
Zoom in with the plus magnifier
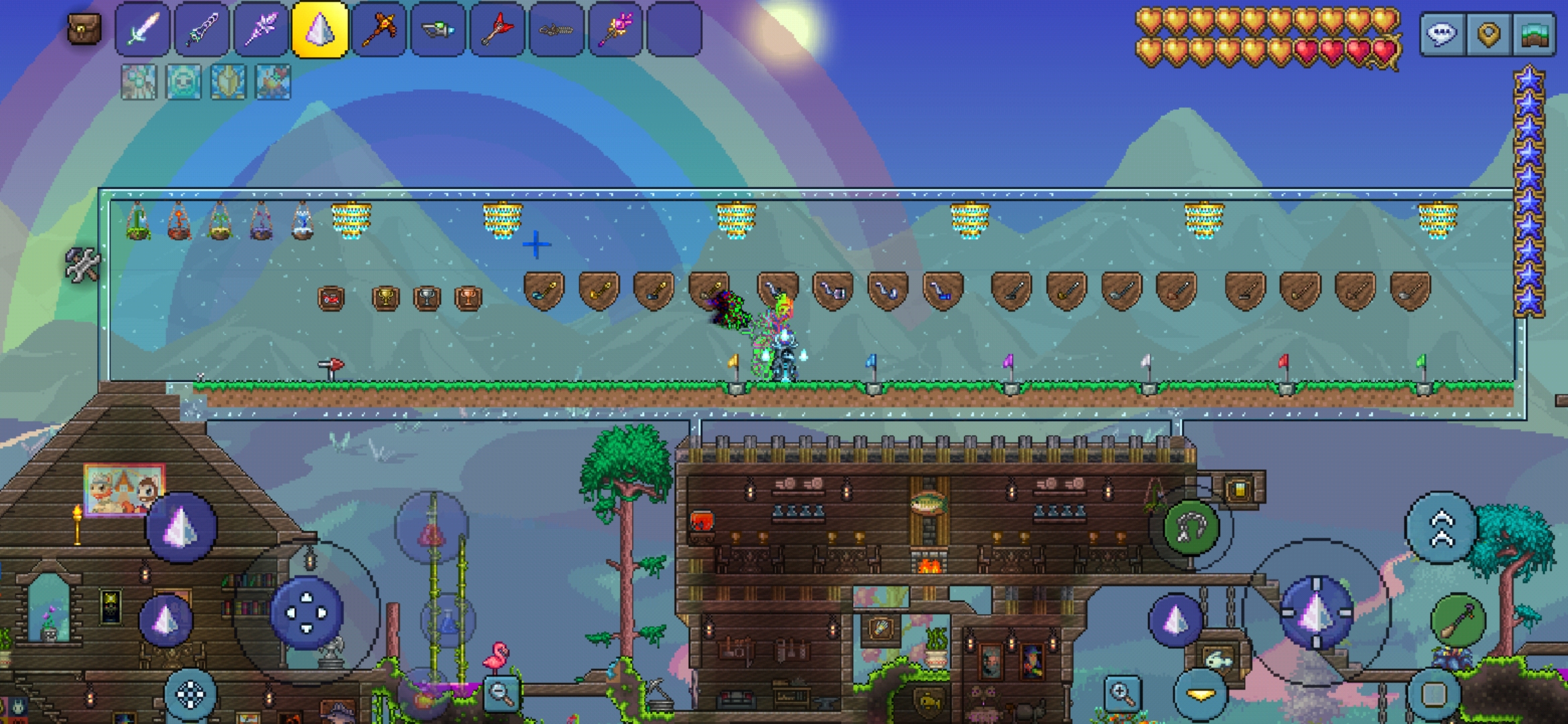1122,694
